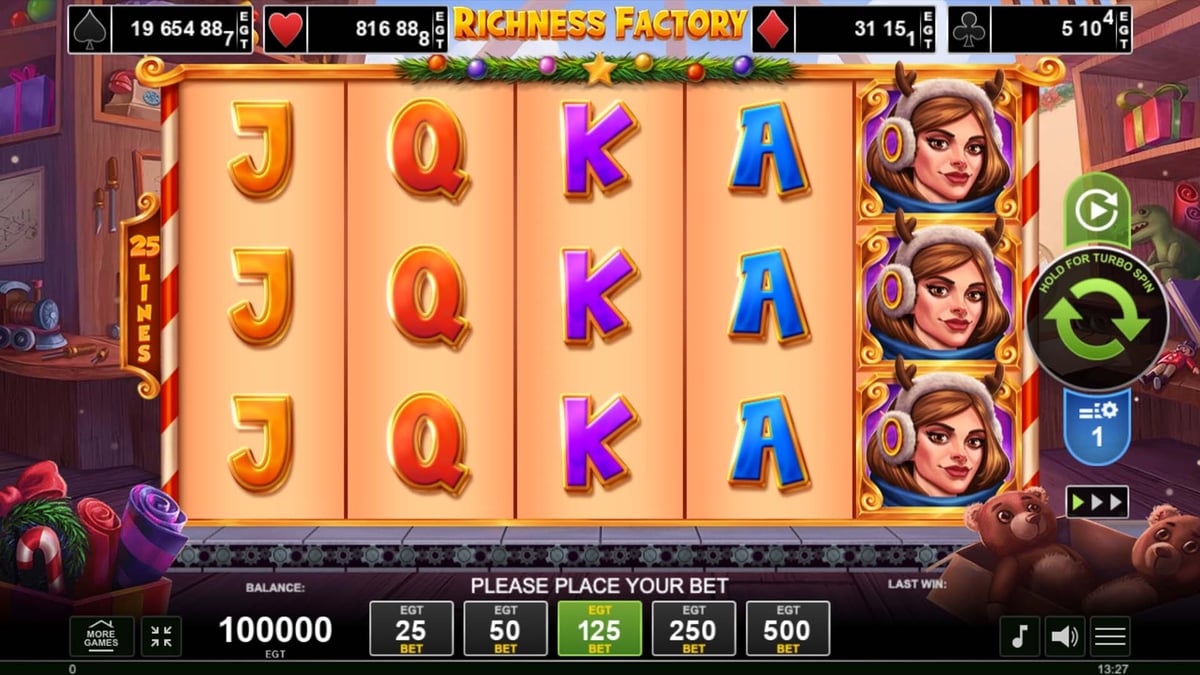Toggle fullscreen with the arrows icon
The width and height of the screenshot is (1200, 675).
161,636
